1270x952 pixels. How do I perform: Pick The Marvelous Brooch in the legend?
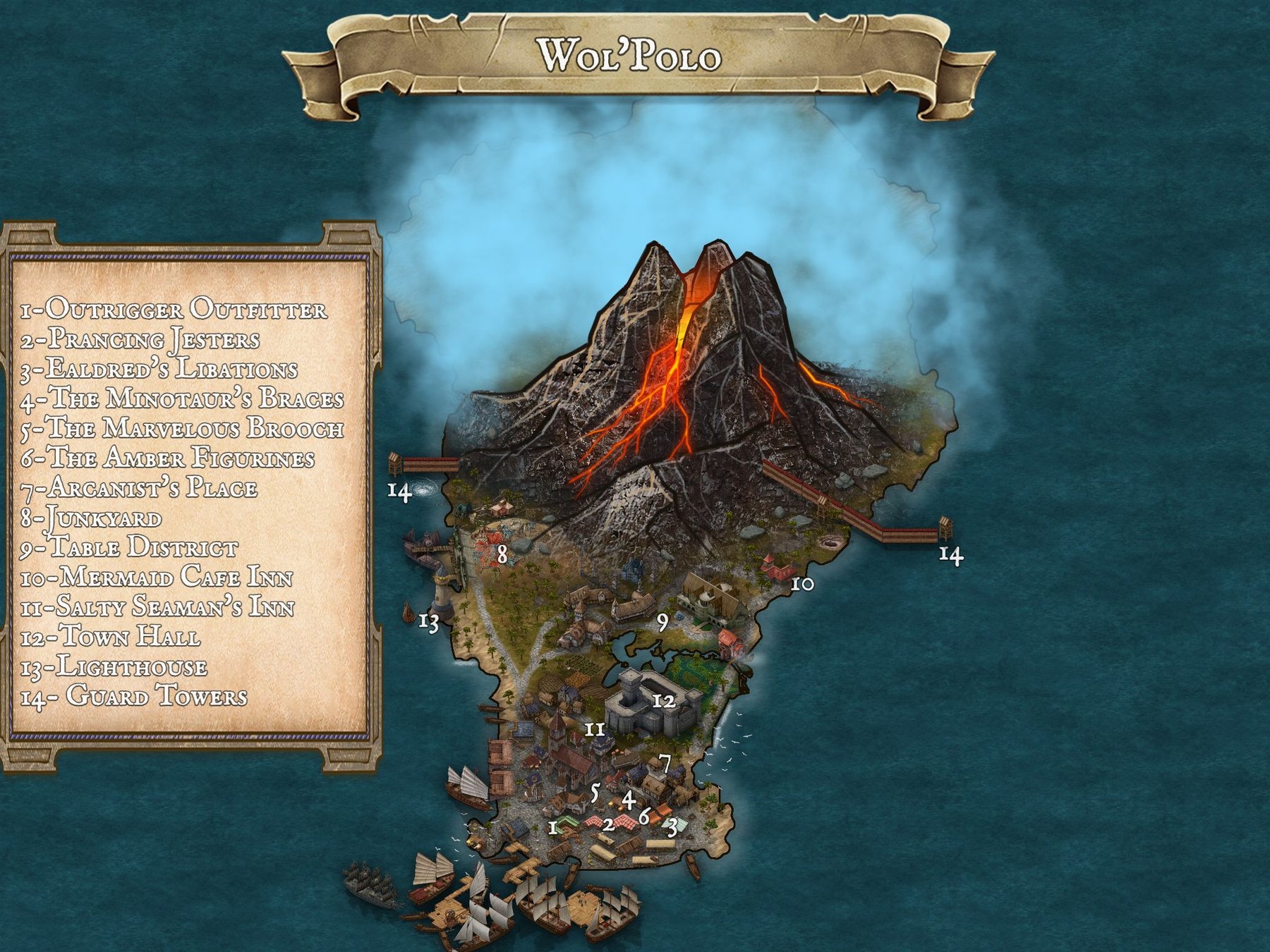pyautogui.click(x=182, y=429)
